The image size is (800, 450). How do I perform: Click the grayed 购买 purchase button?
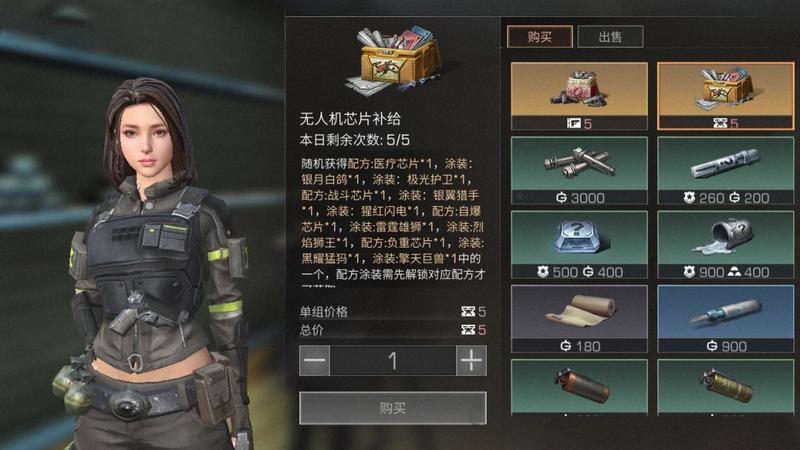click(393, 408)
